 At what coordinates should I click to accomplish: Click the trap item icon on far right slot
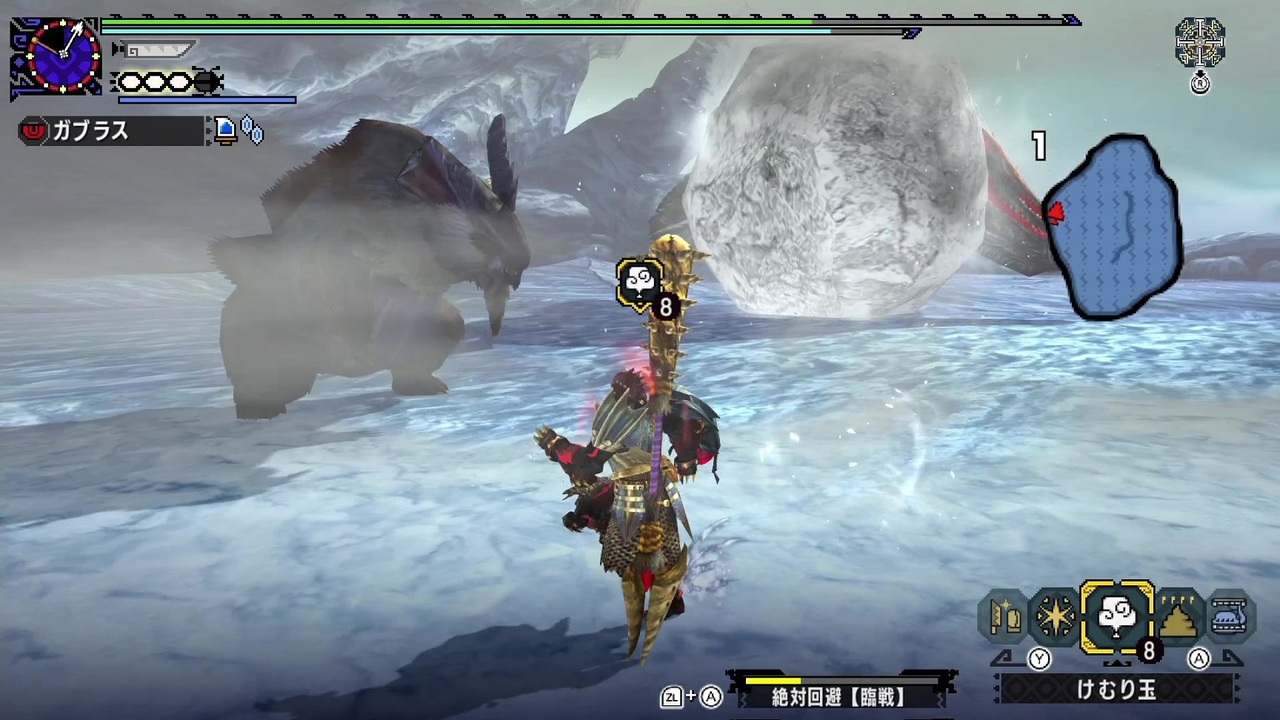(x=1230, y=615)
